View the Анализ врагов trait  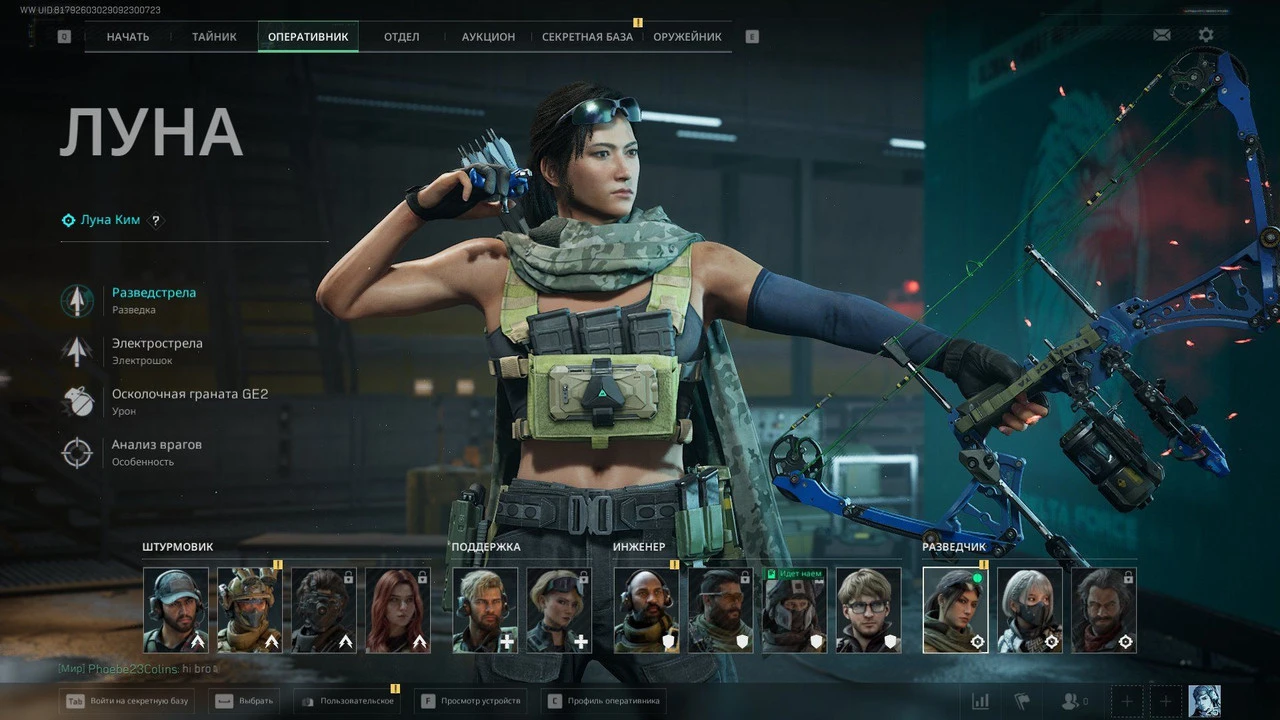(x=156, y=444)
